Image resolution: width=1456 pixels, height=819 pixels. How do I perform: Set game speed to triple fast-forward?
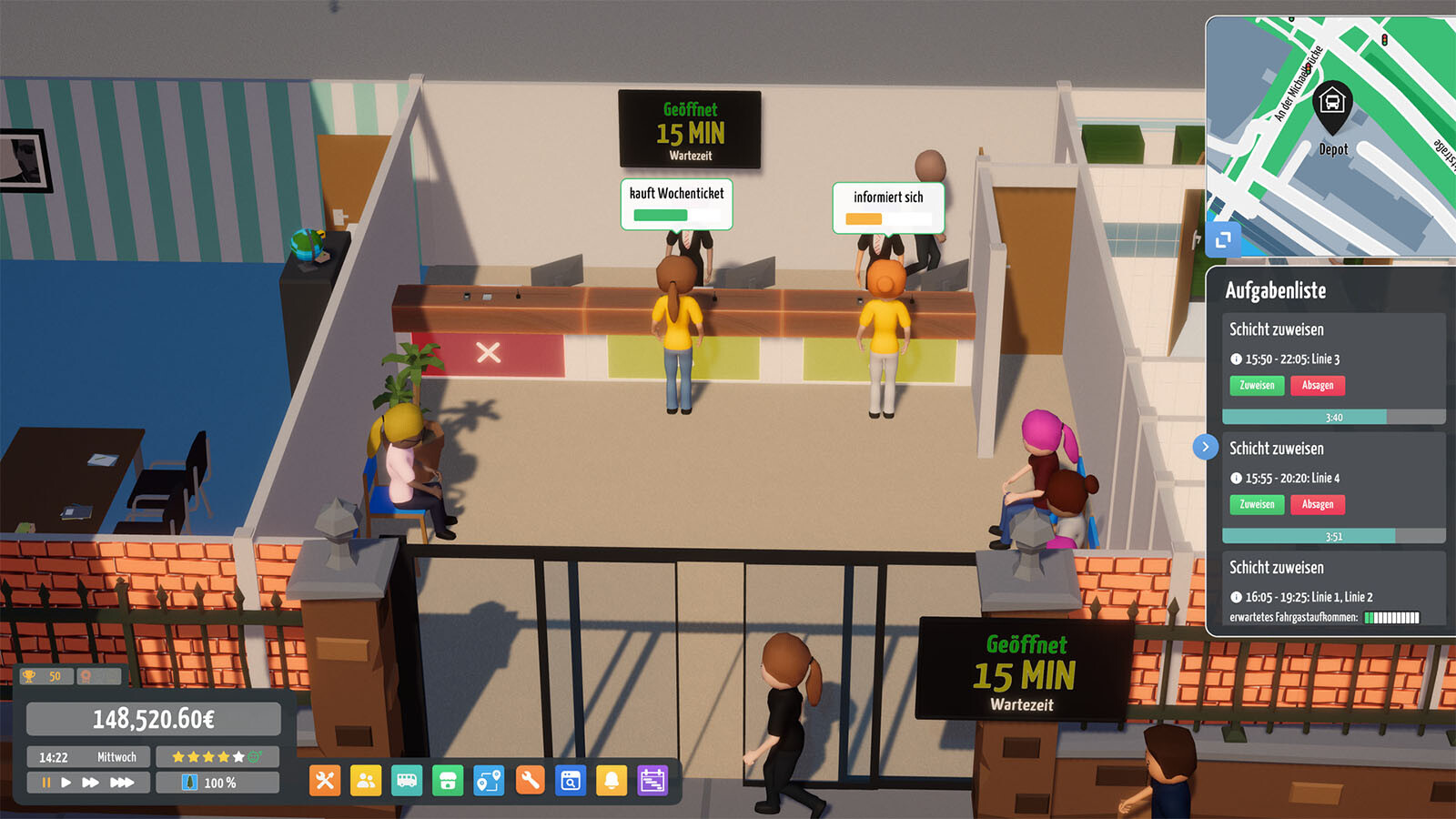click(122, 783)
